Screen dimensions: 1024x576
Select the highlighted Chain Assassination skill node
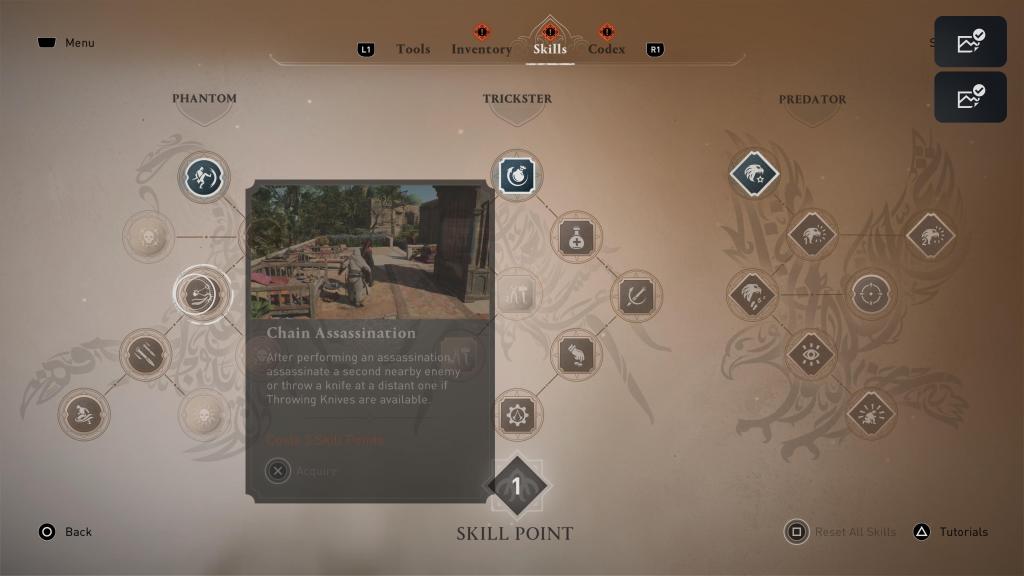(x=201, y=293)
